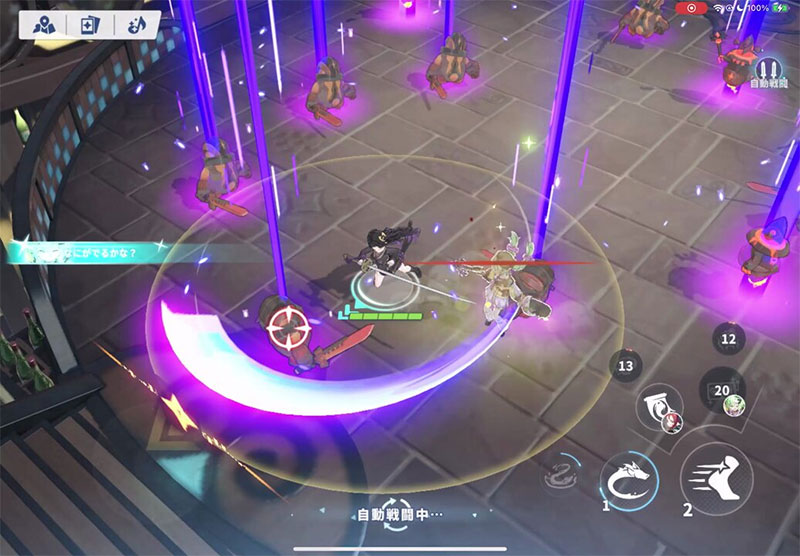Viewport: 800px width, 556px height.
Task: Toggle the 自動戦闘 auto-battle button
Action: (767, 72)
